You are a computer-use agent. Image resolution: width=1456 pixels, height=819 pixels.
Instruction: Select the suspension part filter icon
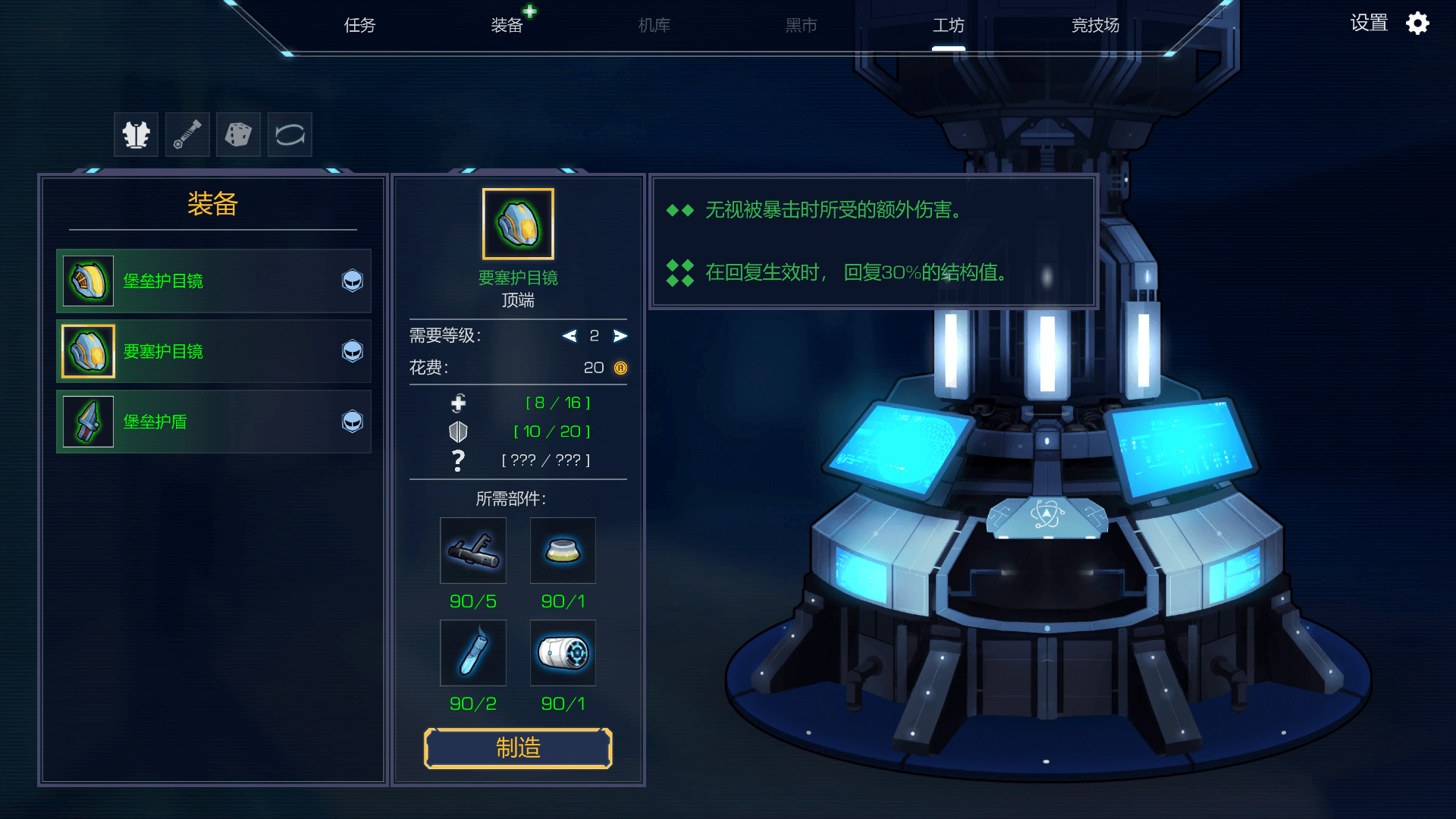[187, 134]
